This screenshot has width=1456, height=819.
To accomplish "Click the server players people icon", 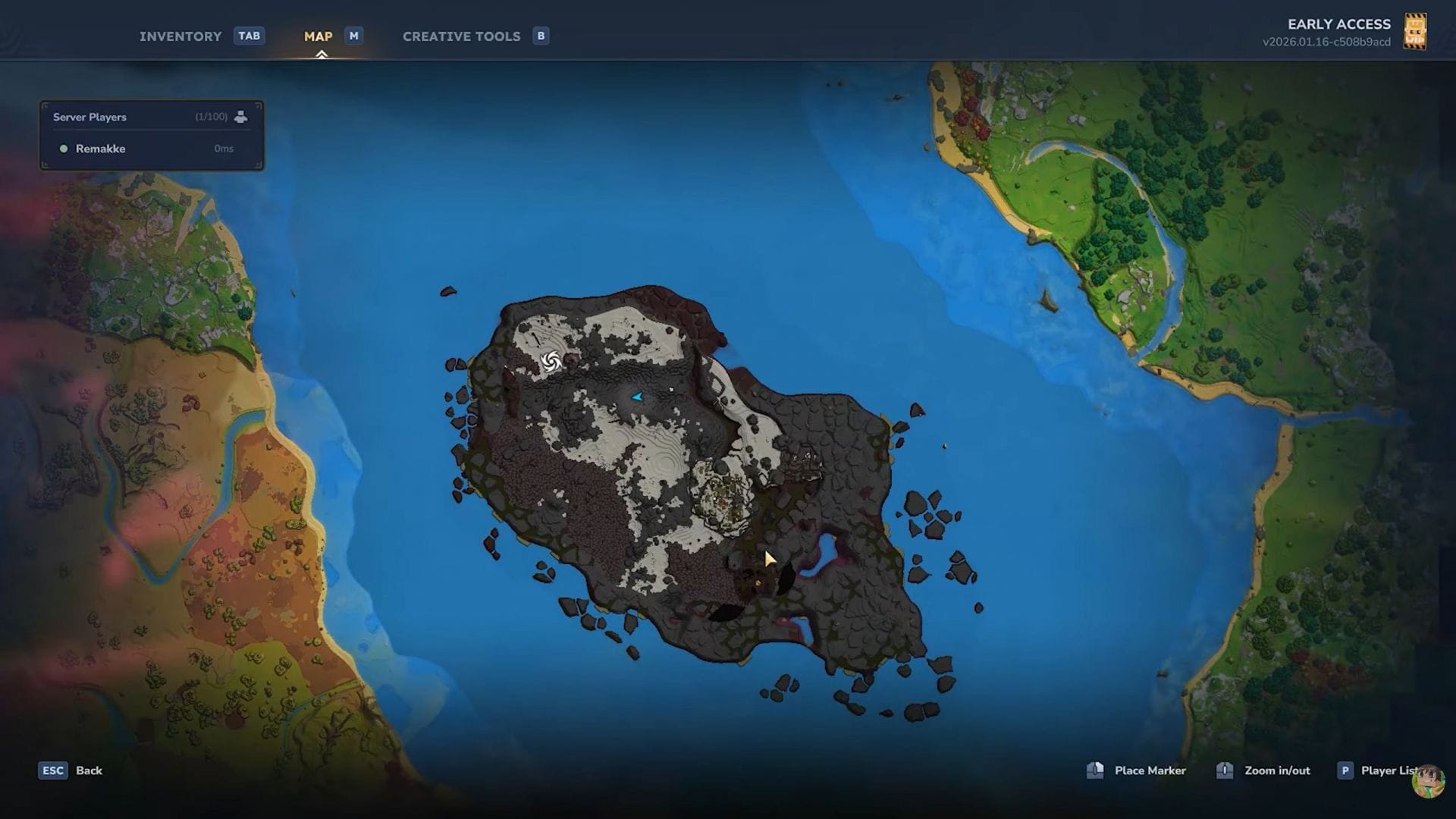I will tap(240, 117).
